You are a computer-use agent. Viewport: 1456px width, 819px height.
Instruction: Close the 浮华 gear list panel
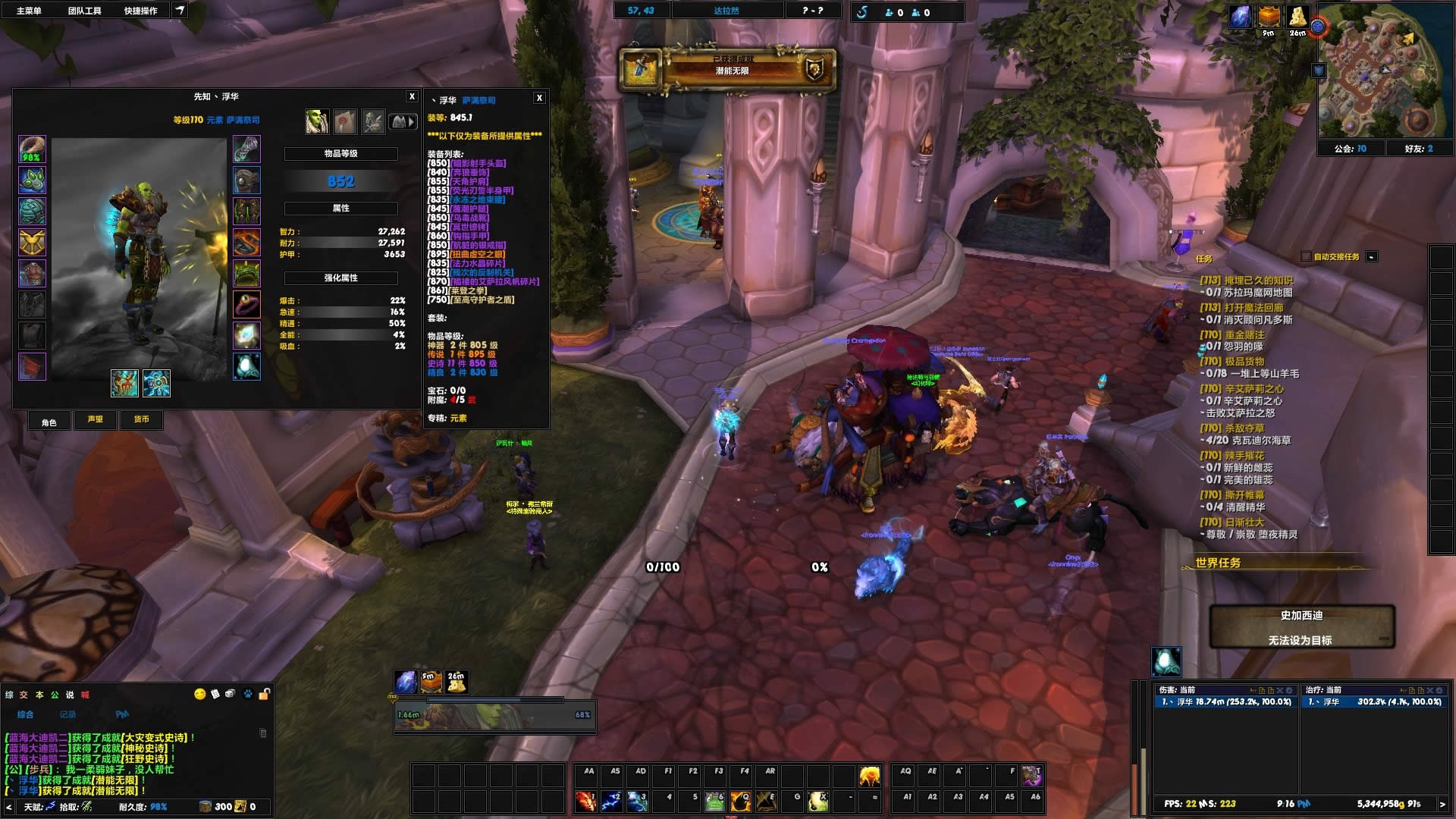(x=539, y=98)
